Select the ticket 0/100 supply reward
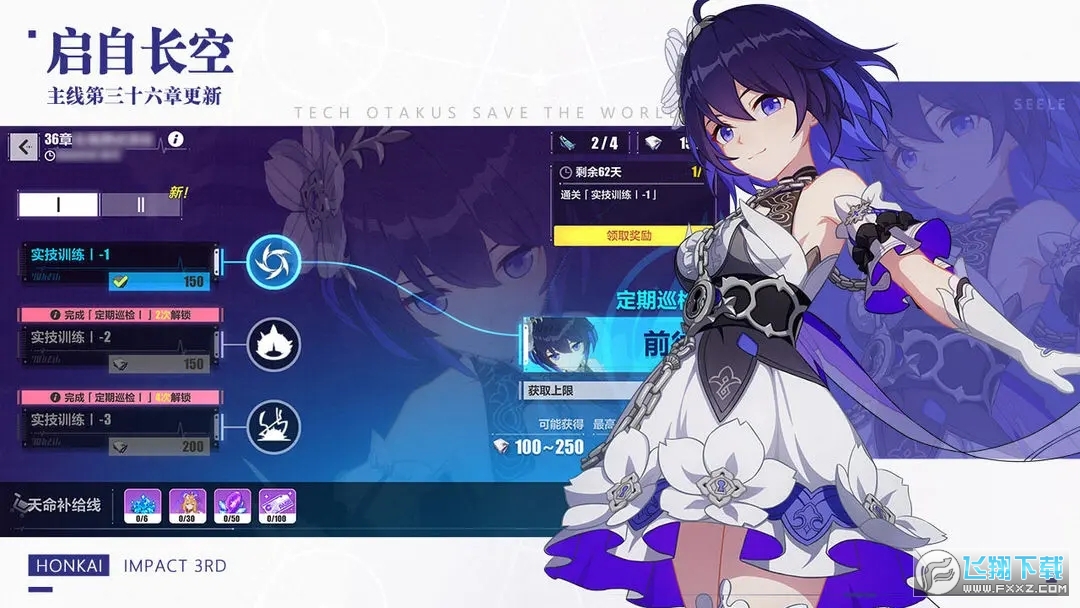Viewport: 1080px width, 608px height. click(278, 507)
